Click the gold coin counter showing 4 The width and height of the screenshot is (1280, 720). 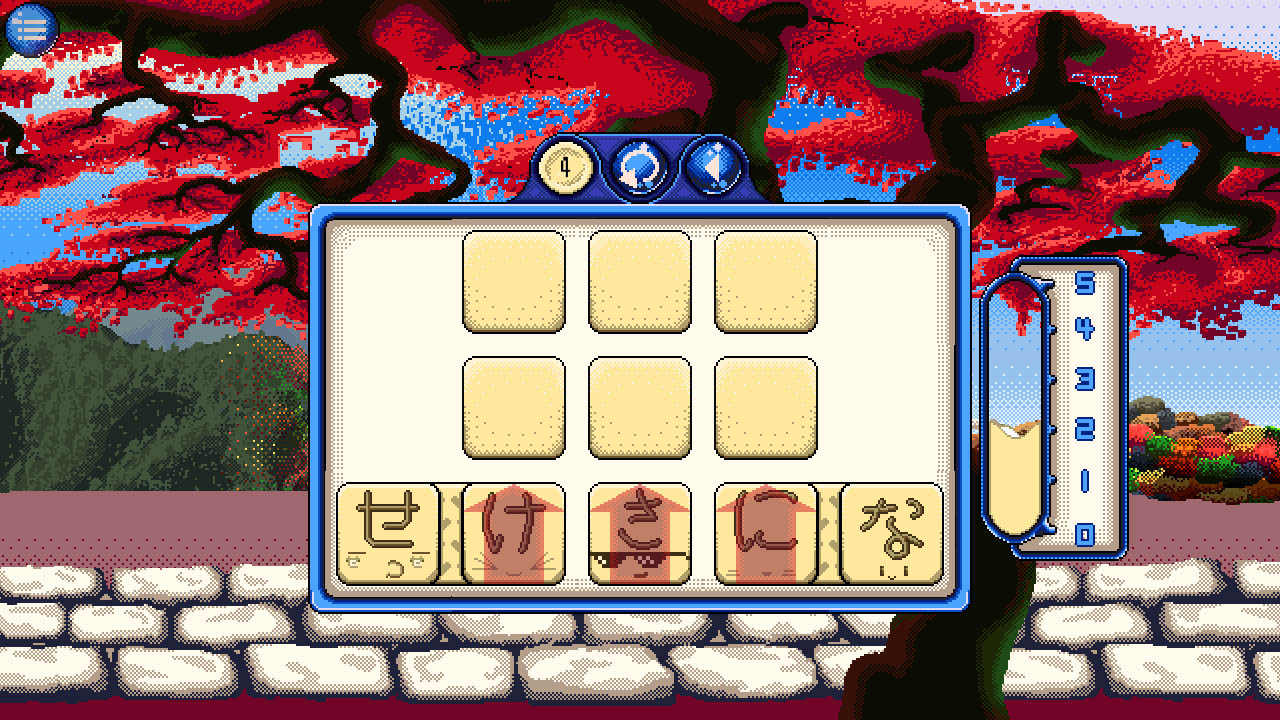pos(563,167)
